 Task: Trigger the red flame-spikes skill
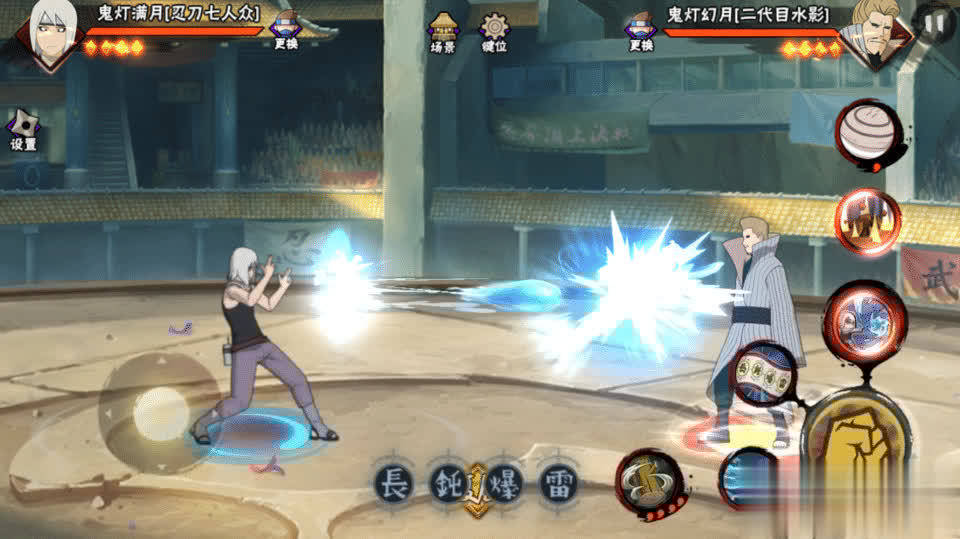[867, 221]
